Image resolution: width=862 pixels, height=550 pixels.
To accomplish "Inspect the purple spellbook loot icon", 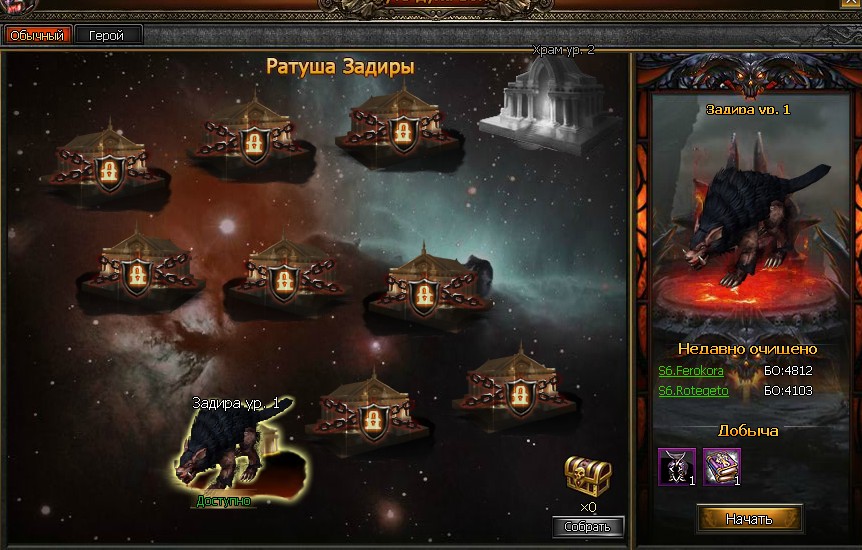I will pyautogui.click(x=720, y=466).
